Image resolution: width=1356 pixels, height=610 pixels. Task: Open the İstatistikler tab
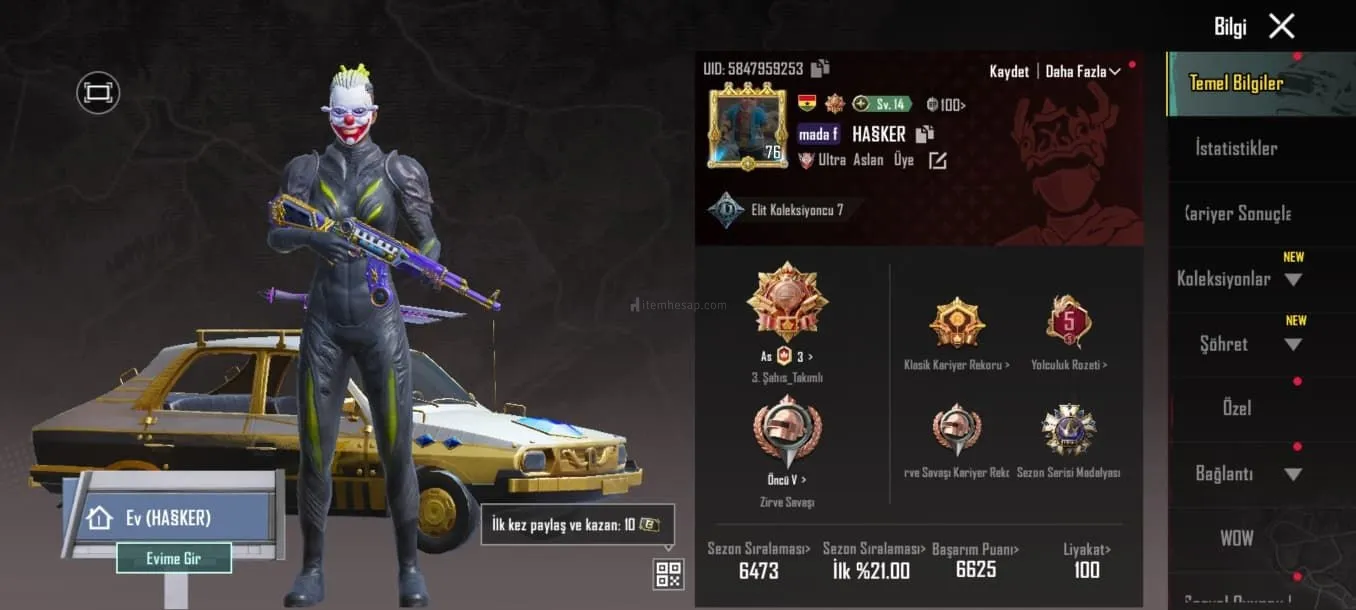coord(1236,148)
